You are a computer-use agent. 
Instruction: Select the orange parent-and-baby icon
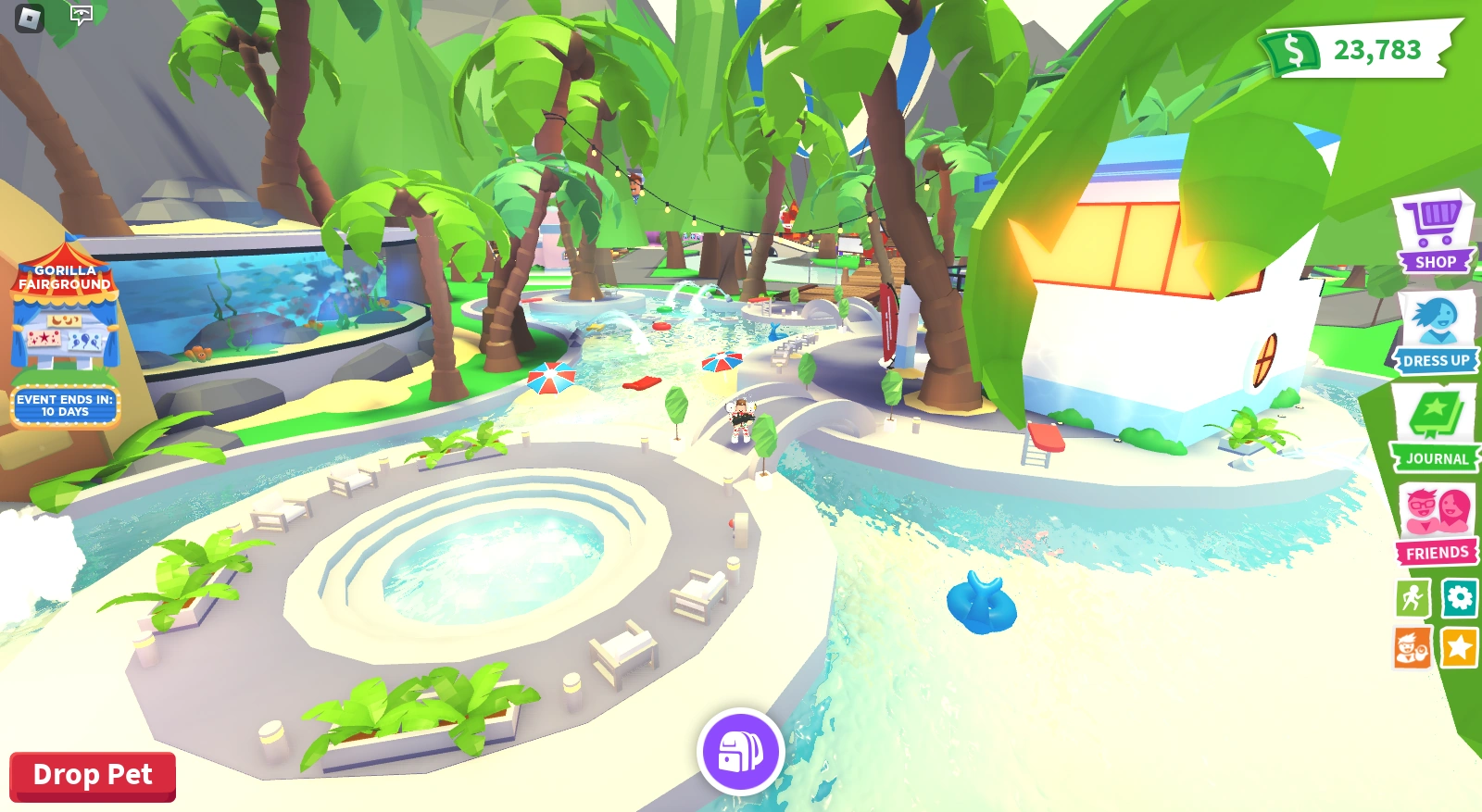coord(1412,649)
